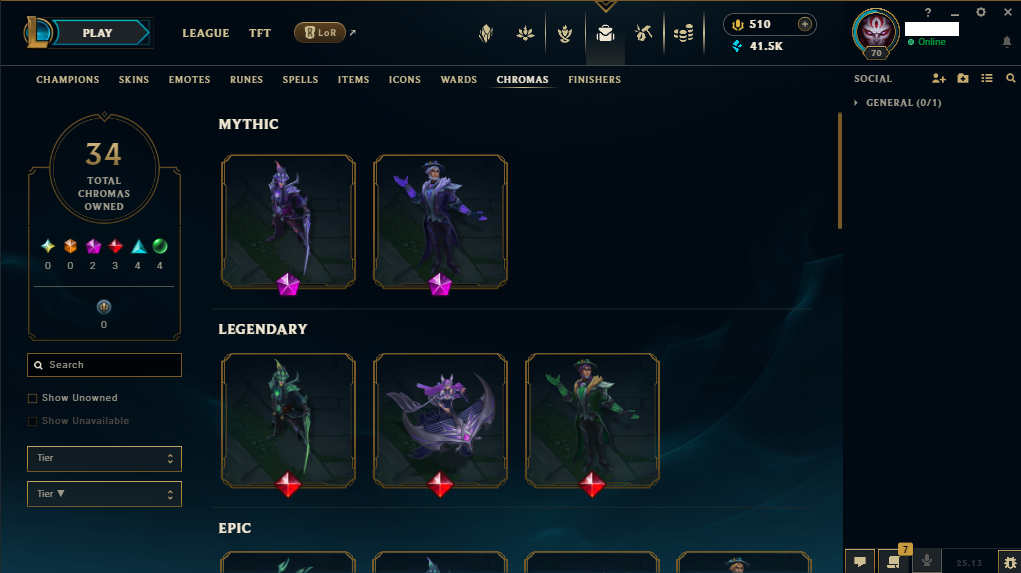The height and width of the screenshot is (573, 1021).
Task: Open the LoR launcher button
Action: pos(320,33)
